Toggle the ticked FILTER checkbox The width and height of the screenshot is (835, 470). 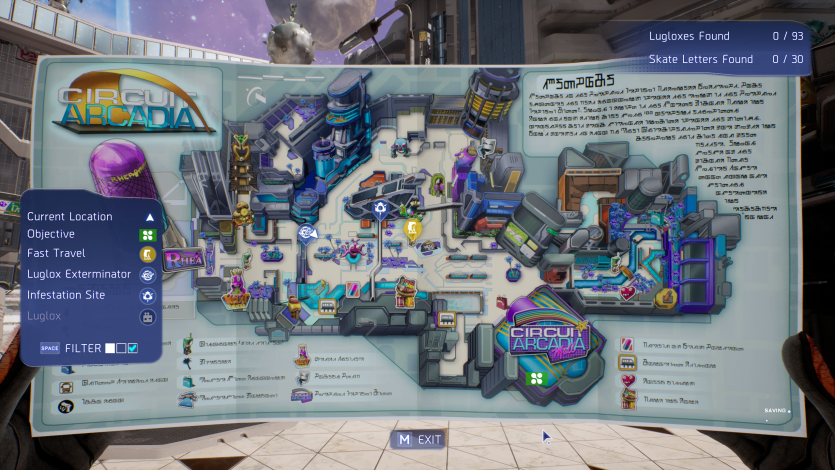pyautogui.click(x=132, y=348)
